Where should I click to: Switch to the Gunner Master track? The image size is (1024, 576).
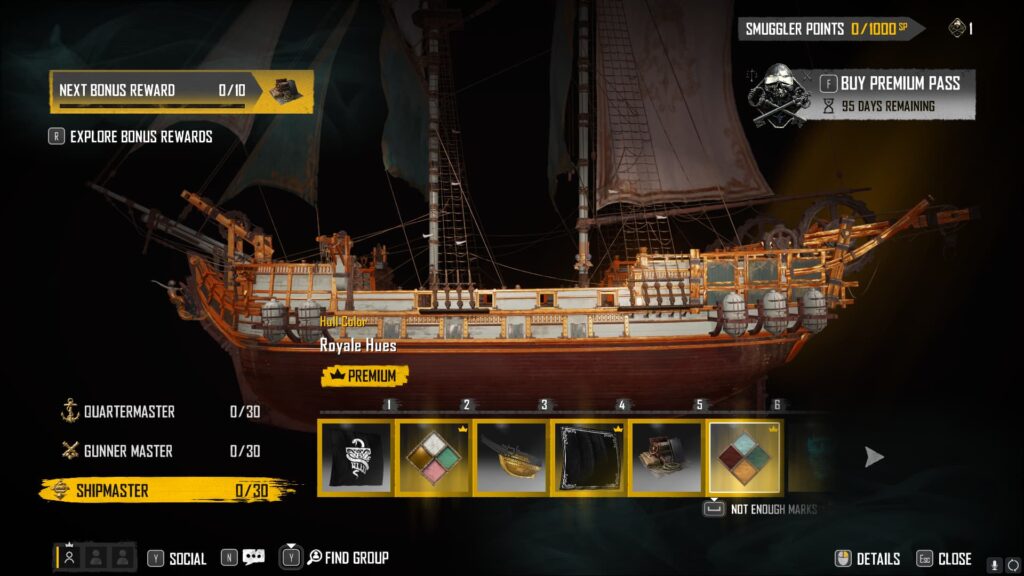pos(128,451)
